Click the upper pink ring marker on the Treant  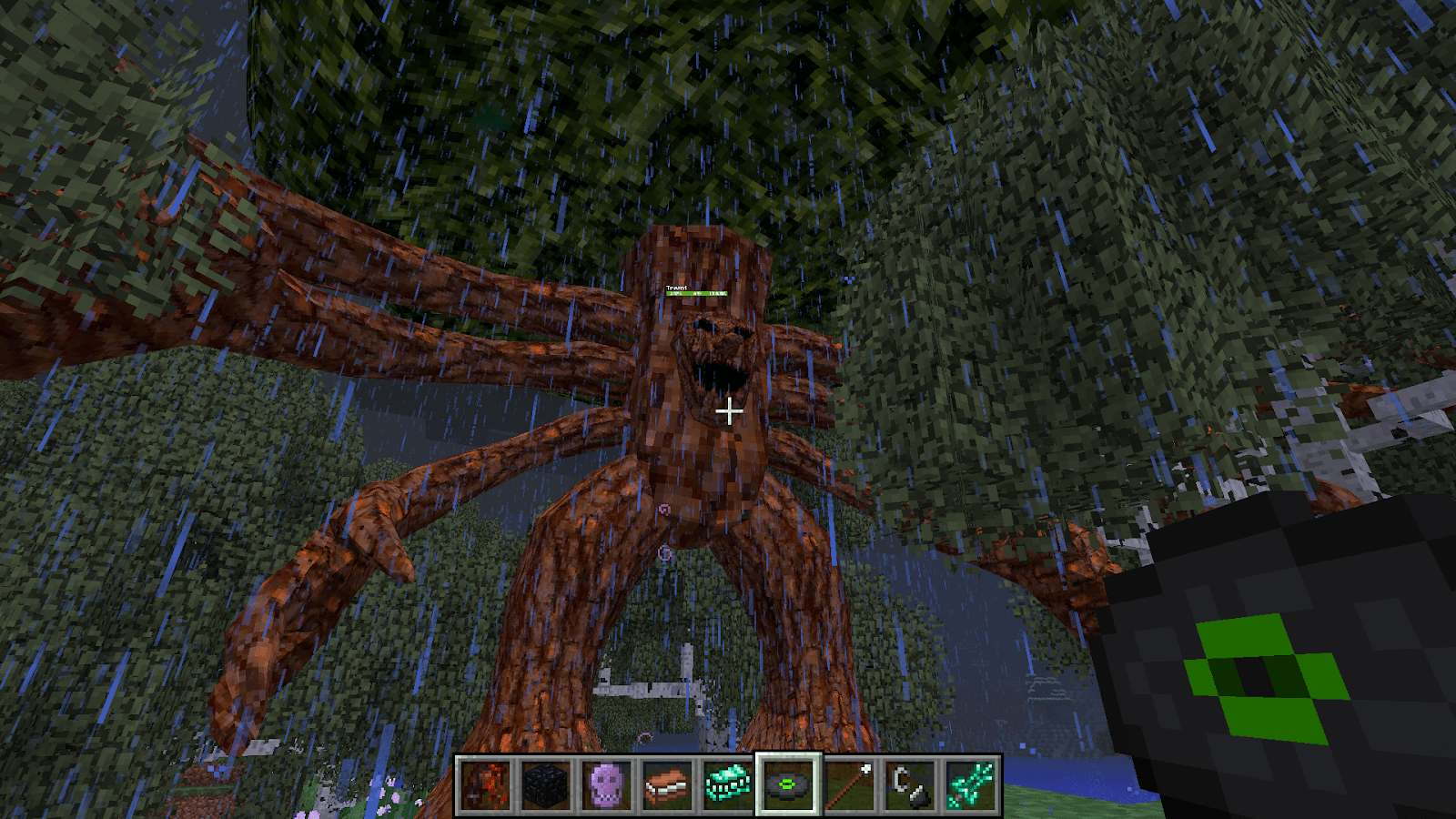coord(664,508)
